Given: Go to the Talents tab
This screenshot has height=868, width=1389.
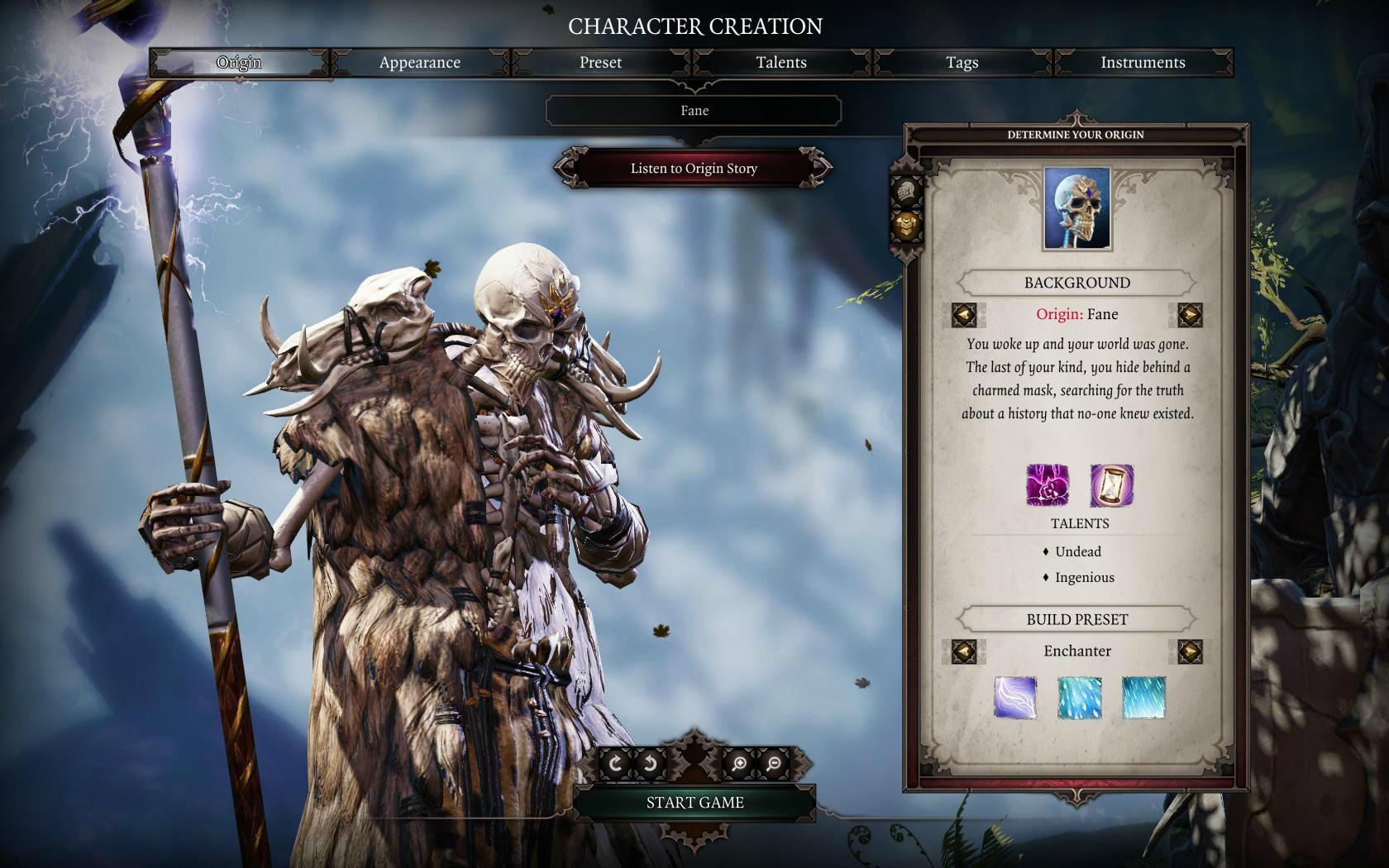Looking at the screenshot, I should (780, 63).
